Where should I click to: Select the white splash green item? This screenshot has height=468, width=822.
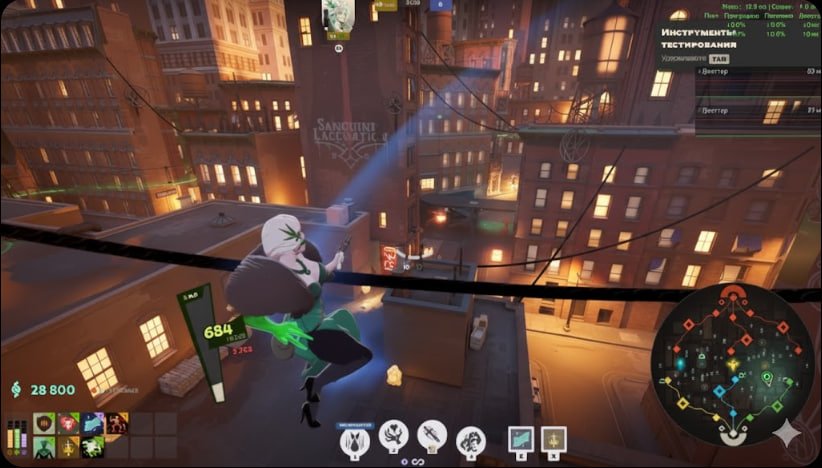(93, 447)
